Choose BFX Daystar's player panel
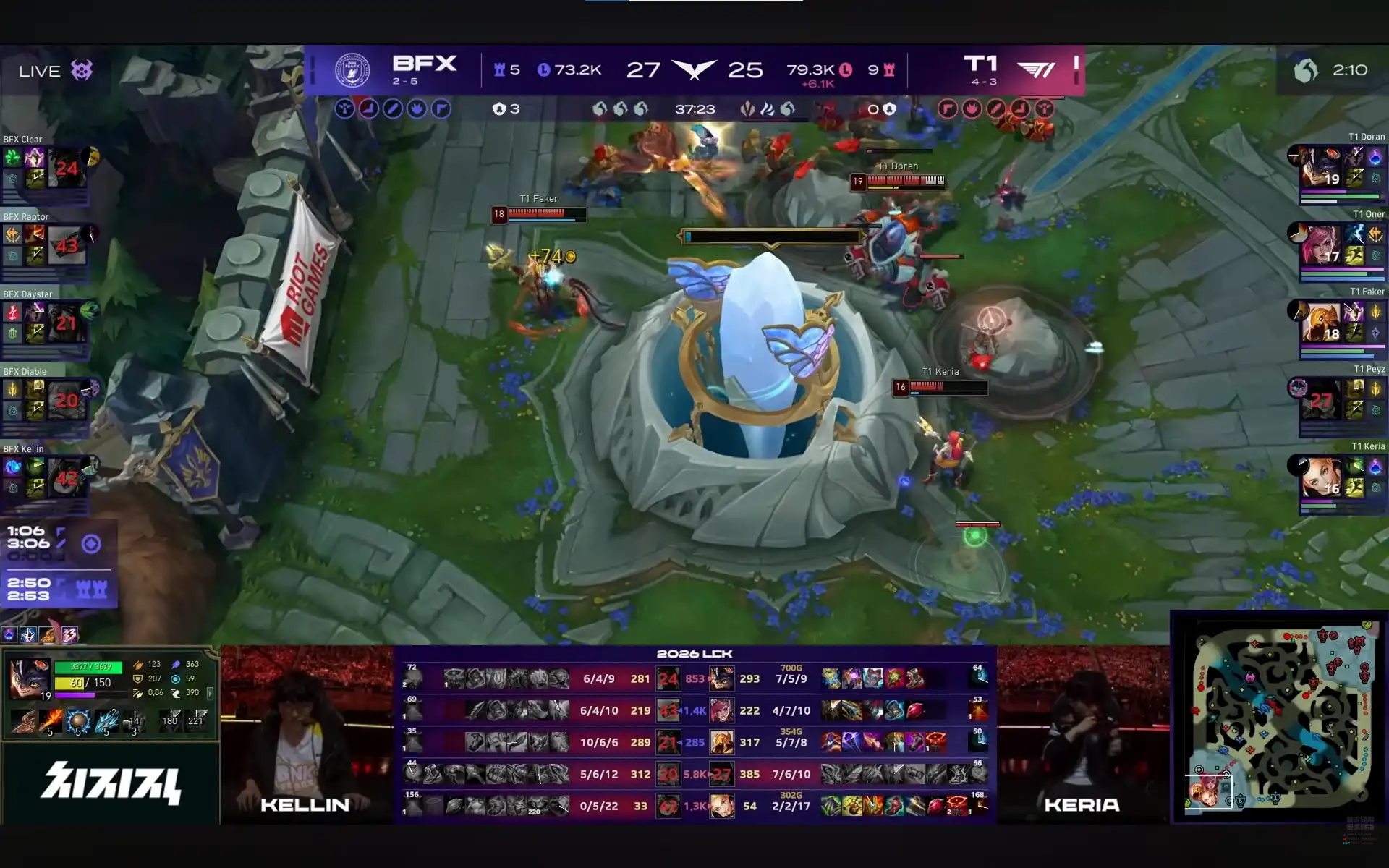Image resolution: width=1389 pixels, height=868 pixels. click(x=45, y=323)
